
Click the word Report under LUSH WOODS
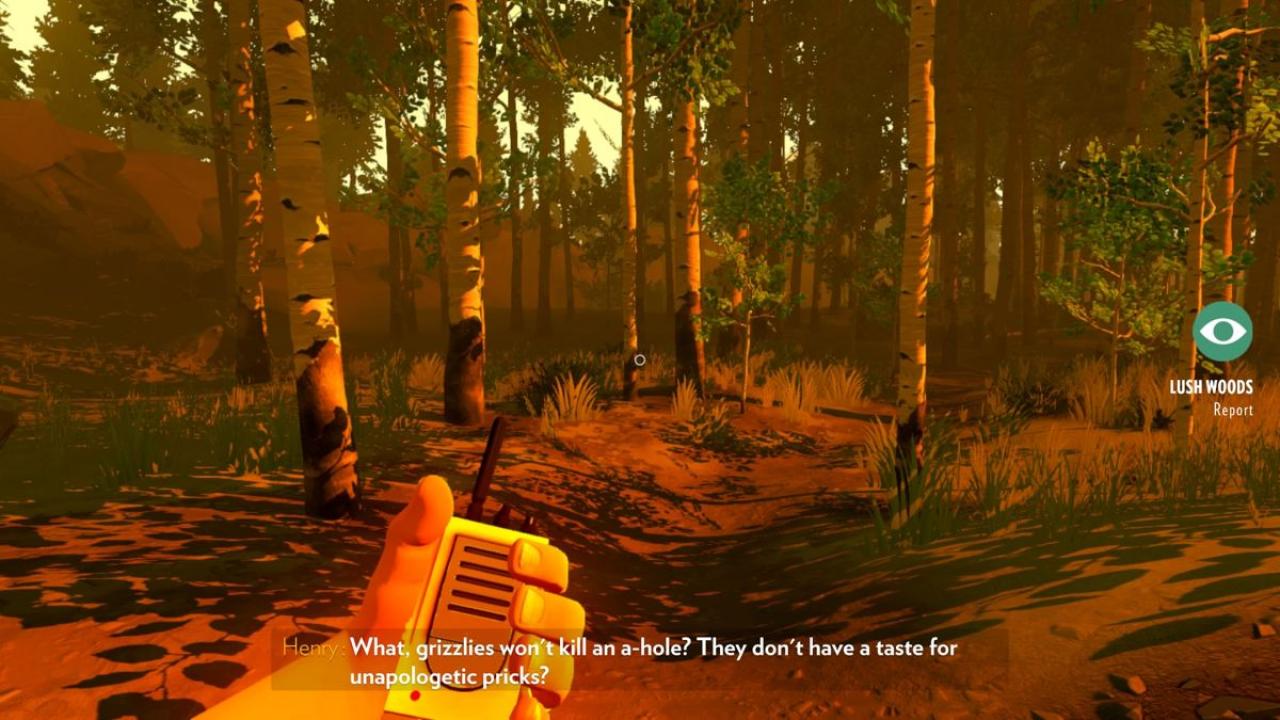pyautogui.click(x=1236, y=410)
